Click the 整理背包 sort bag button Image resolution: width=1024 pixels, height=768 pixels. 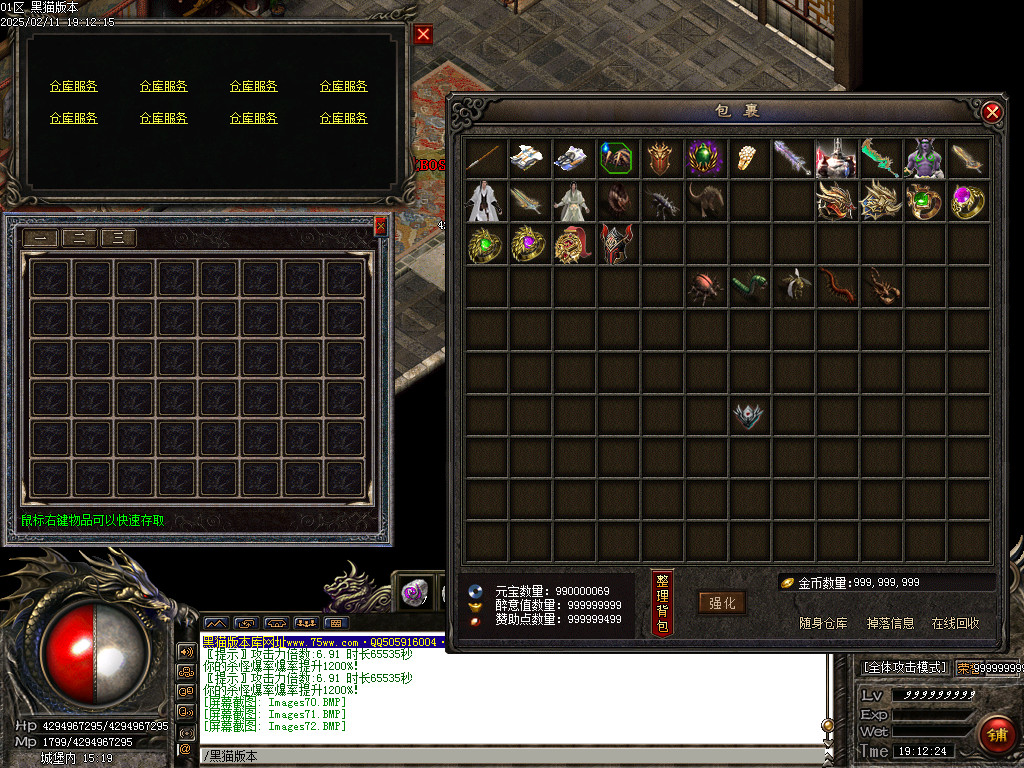click(662, 603)
